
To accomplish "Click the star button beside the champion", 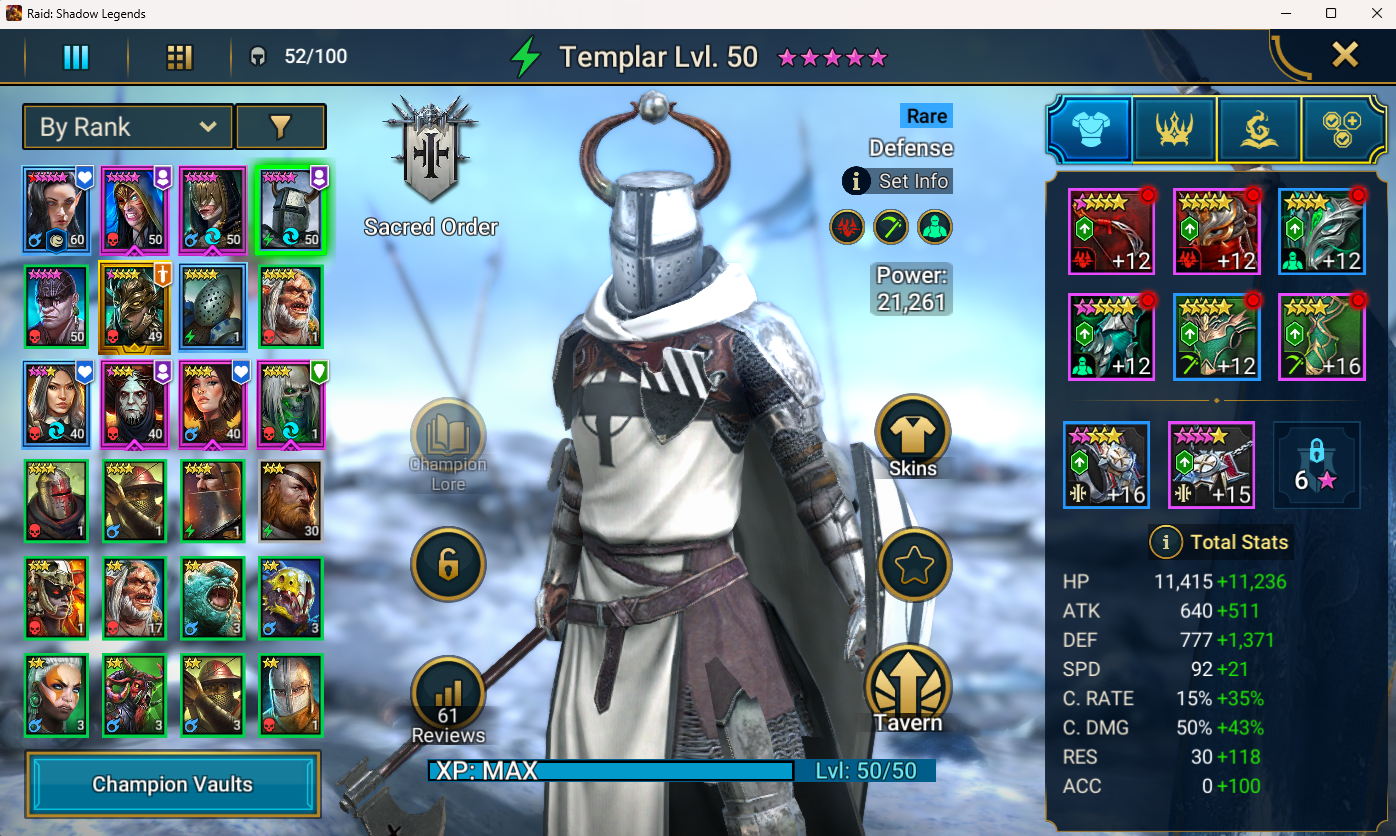I will tap(913, 566).
